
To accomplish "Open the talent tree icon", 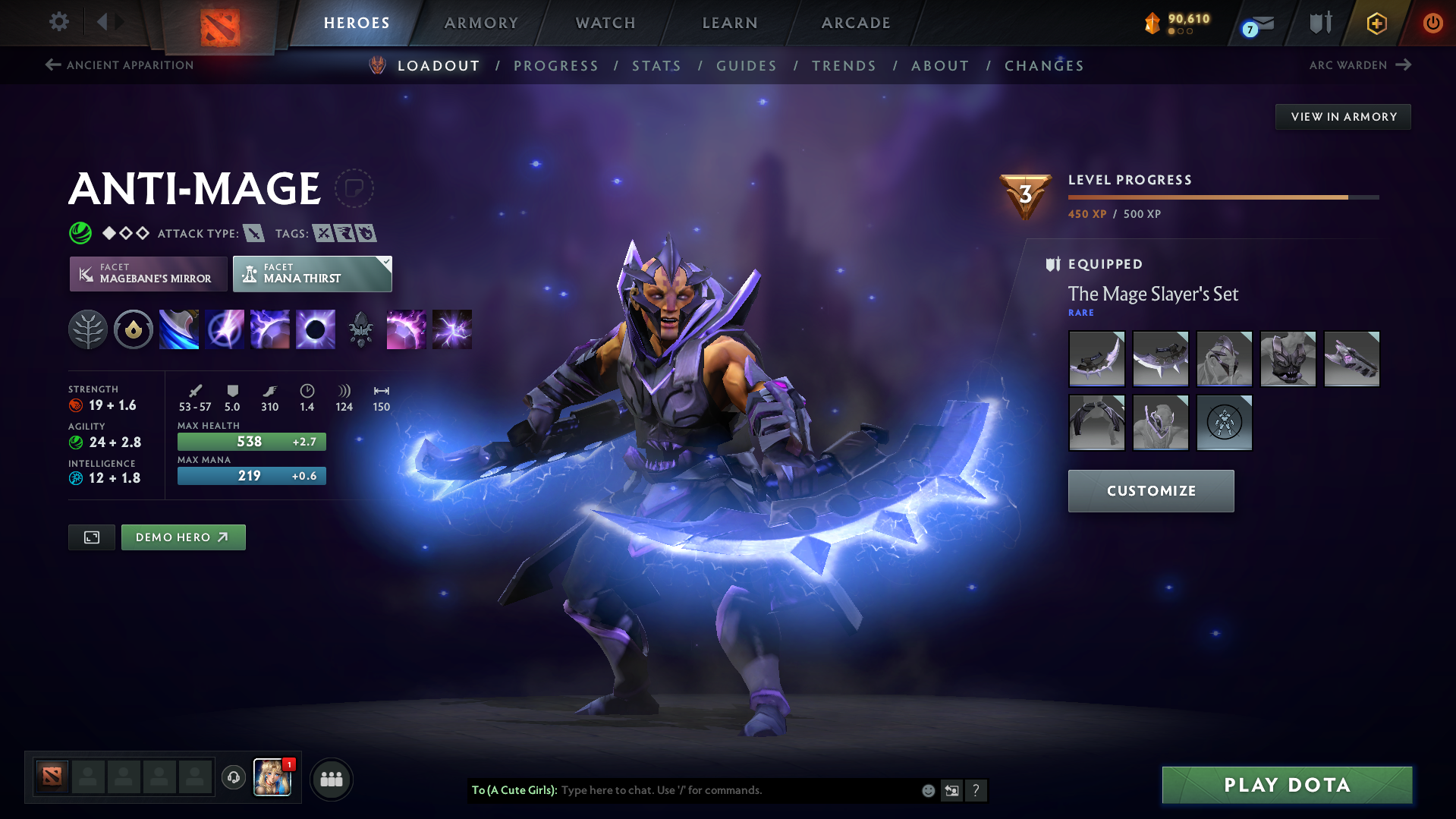I will 87,329.
